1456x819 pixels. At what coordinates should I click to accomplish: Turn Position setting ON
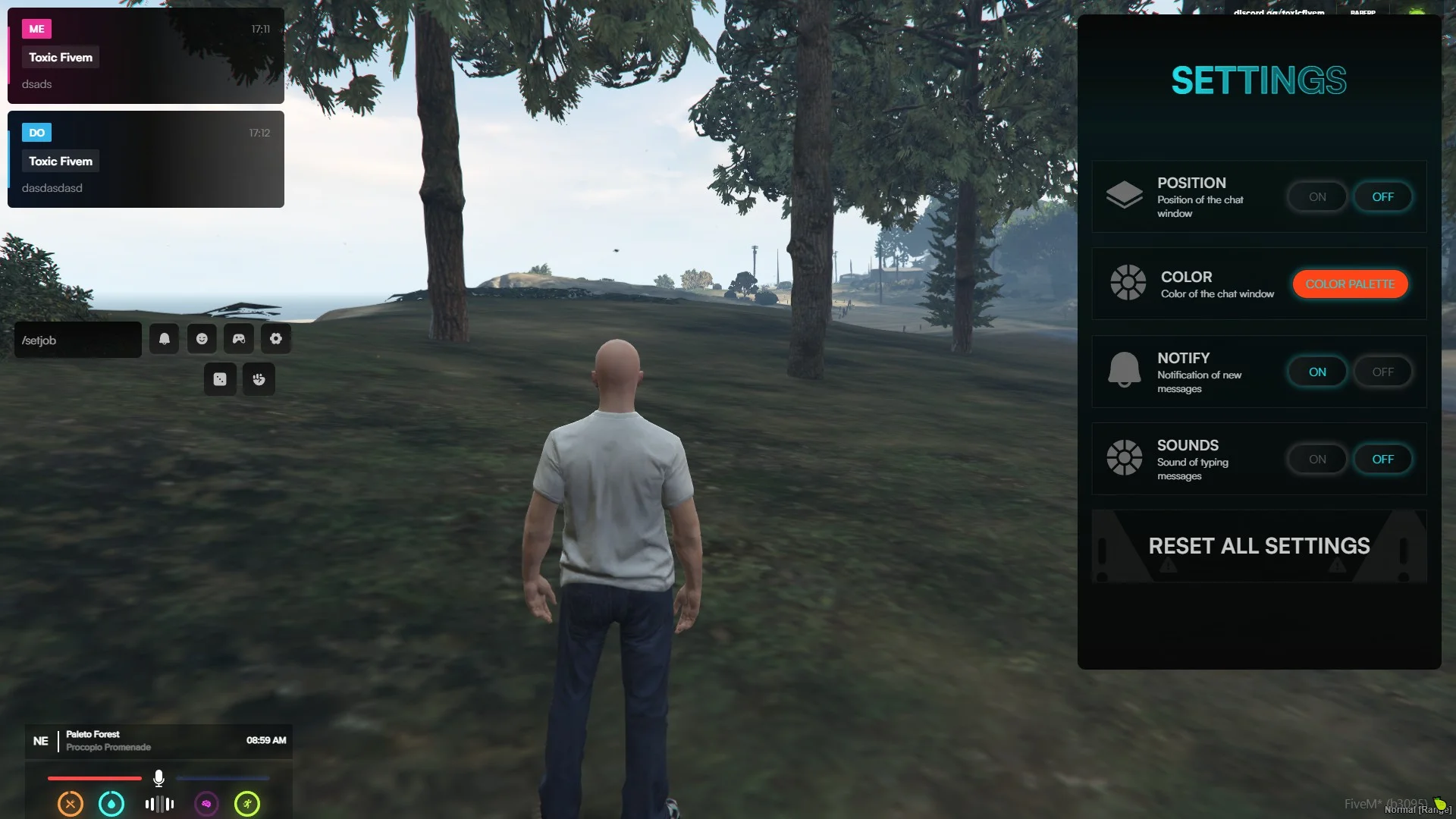1317,197
